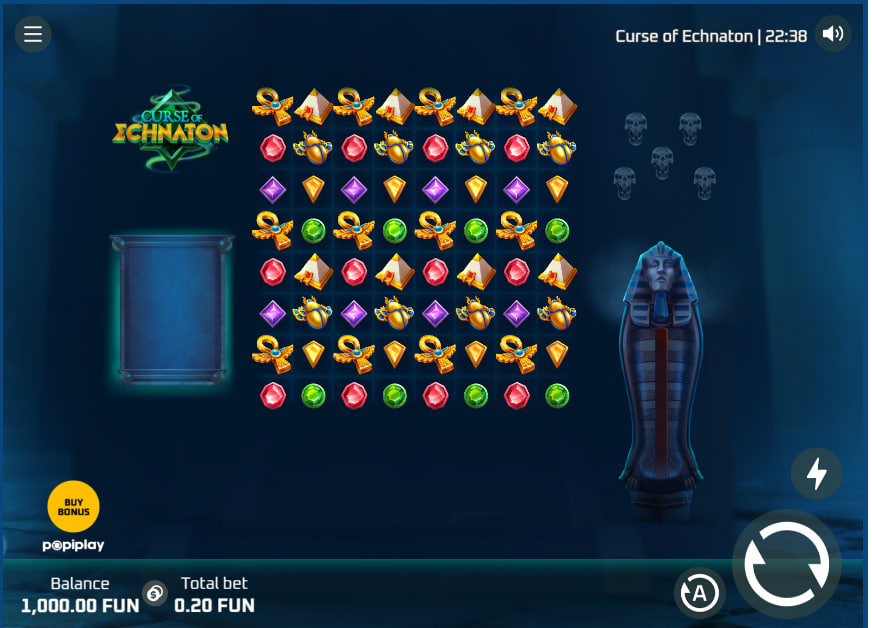Open the total bet coin selector
Viewport: 872px width, 628px height.
tap(155, 593)
